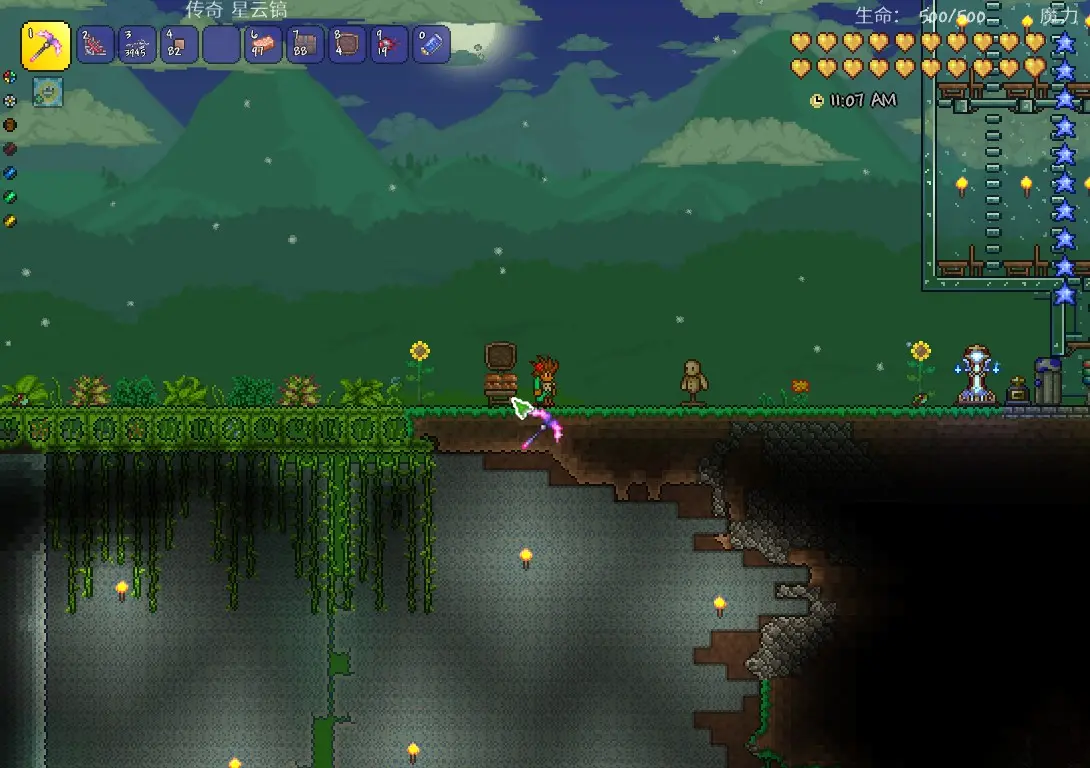Click the sunflower Happy buff icon

click(x=47, y=92)
